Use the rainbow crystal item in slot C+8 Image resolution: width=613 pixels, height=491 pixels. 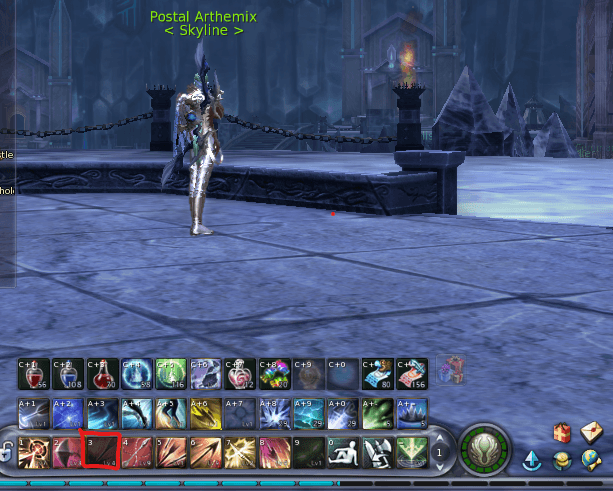(x=273, y=373)
